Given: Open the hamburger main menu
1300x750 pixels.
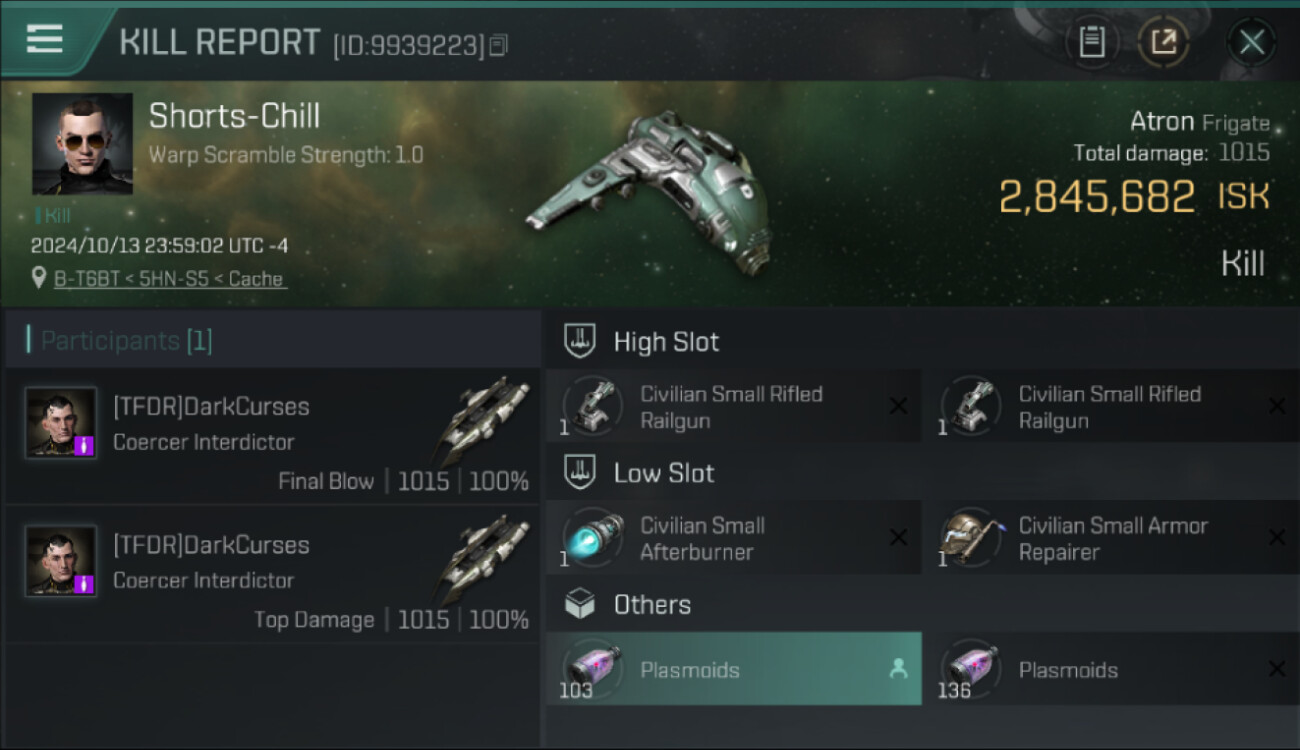Looking at the screenshot, I should (x=45, y=40).
